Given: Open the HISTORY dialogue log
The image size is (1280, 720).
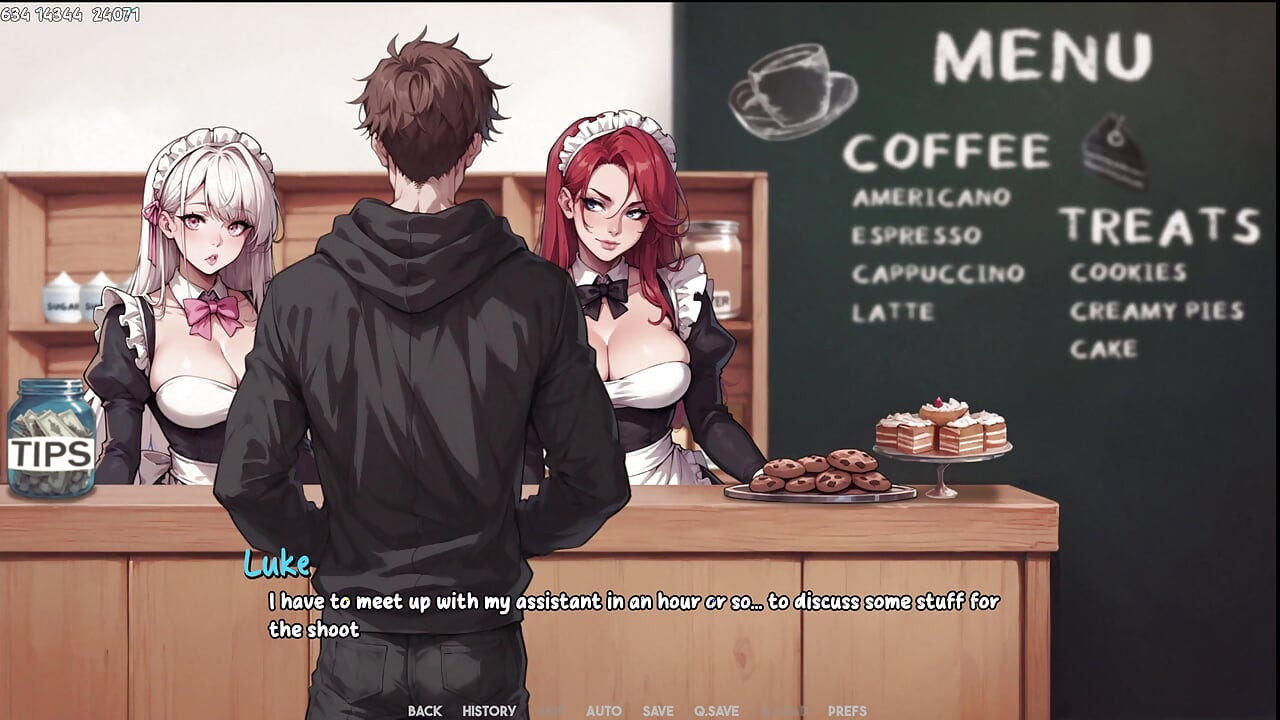Looking at the screenshot, I should coord(487,711).
